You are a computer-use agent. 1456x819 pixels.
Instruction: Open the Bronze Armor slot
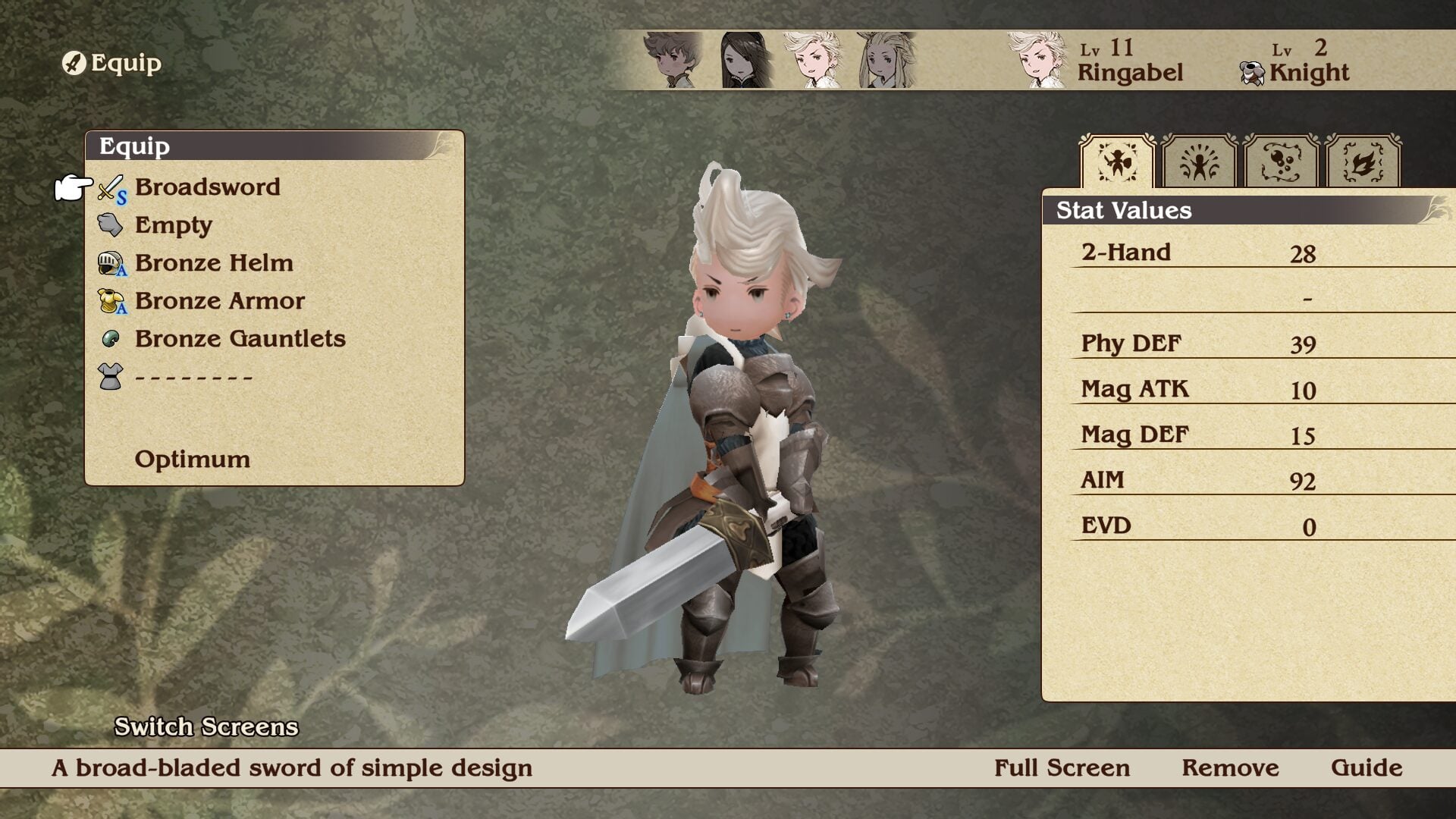coord(219,301)
